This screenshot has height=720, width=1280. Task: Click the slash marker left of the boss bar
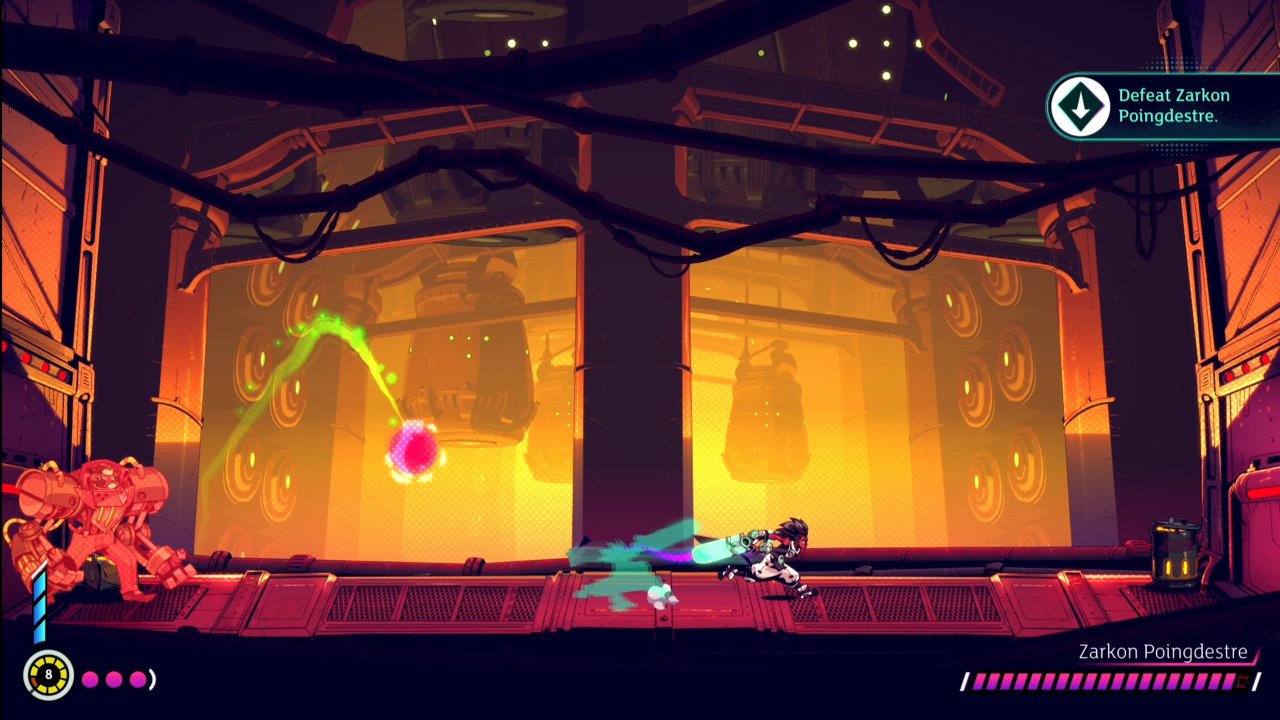click(x=966, y=680)
